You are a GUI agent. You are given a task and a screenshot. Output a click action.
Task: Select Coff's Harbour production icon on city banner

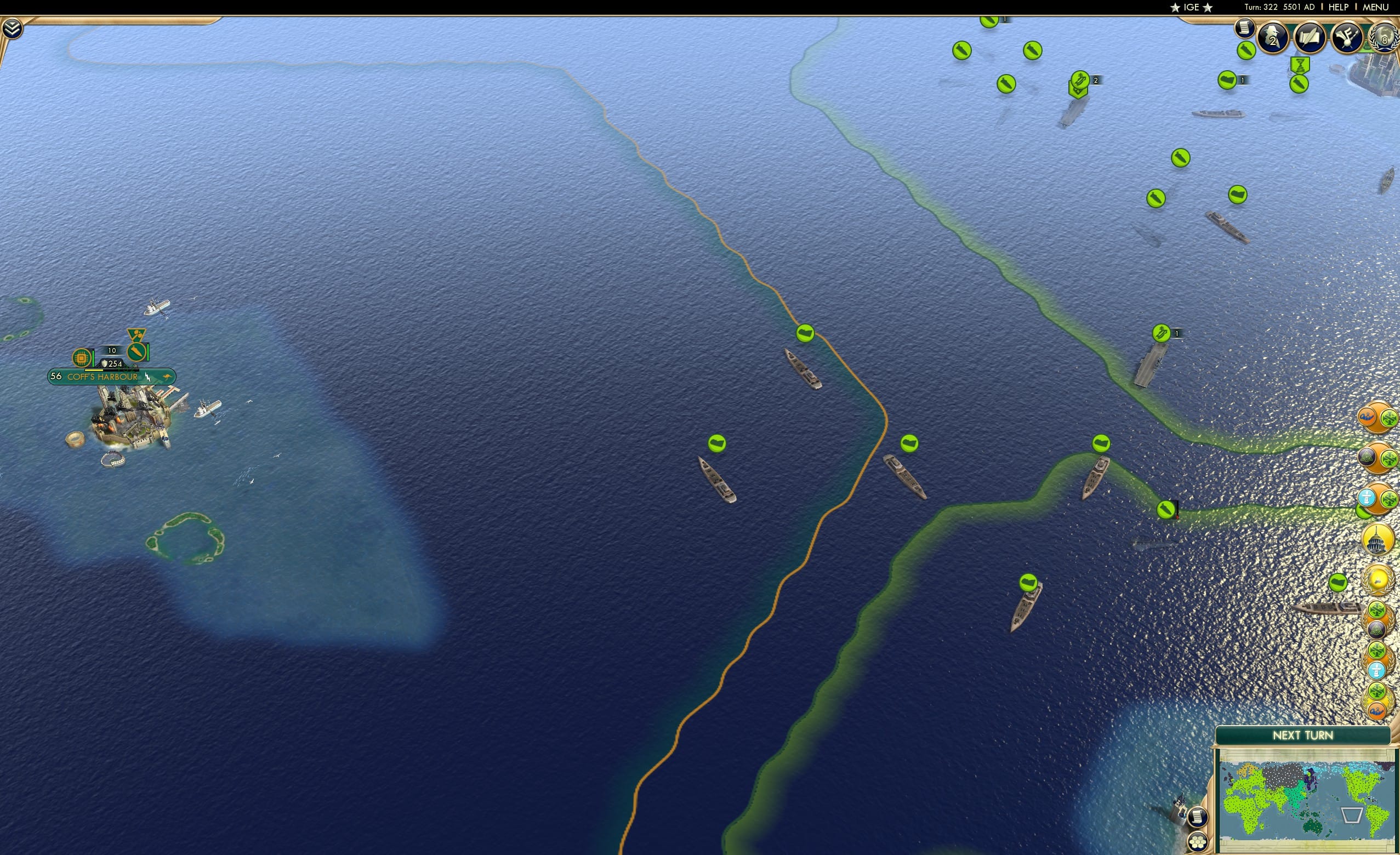click(x=82, y=358)
